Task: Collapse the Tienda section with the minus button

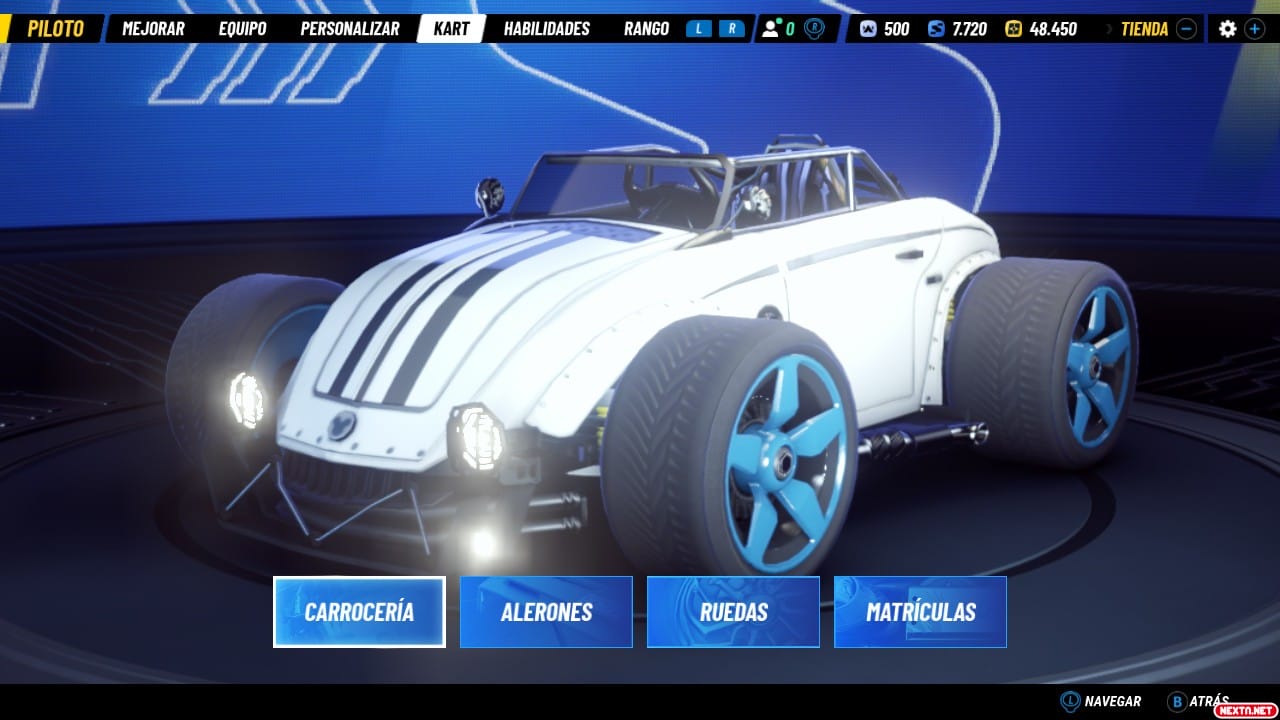Action: [1187, 28]
